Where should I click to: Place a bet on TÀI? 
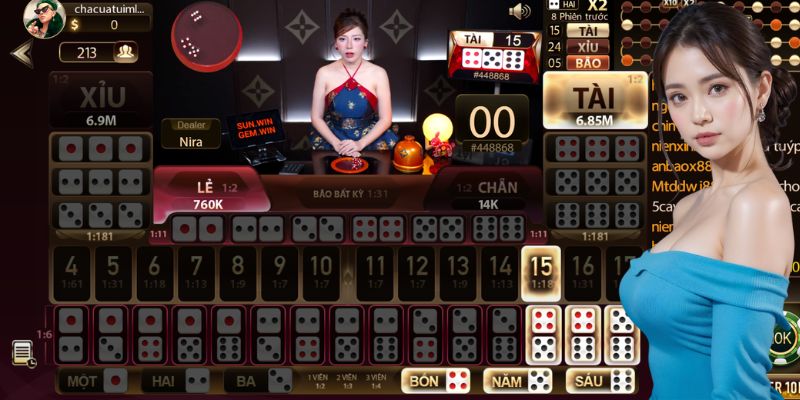[594, 102]
